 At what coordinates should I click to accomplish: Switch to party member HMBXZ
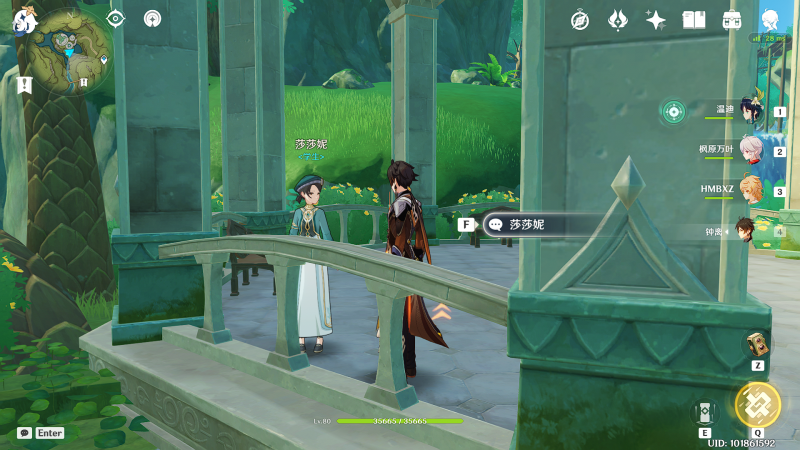tap(750, 190)
